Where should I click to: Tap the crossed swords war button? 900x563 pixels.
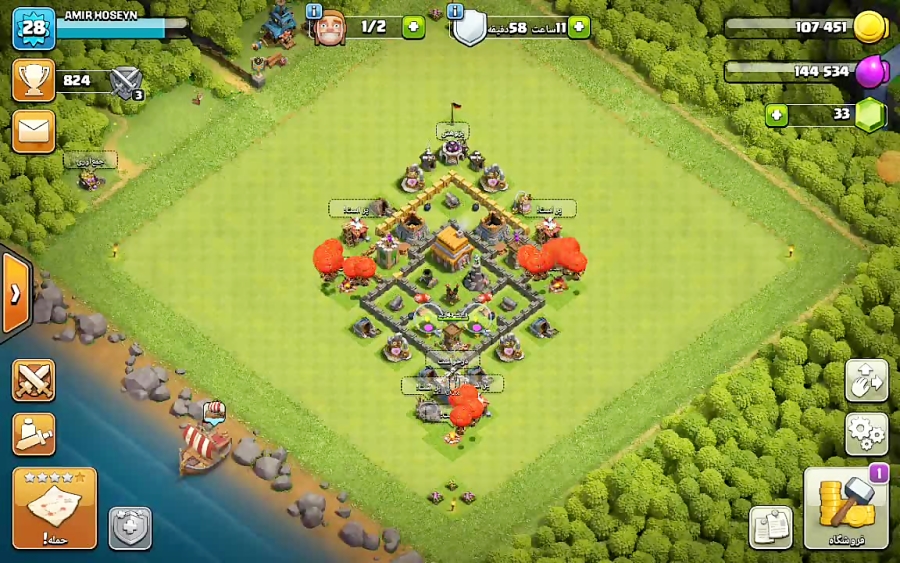click(x=33, y=380)
